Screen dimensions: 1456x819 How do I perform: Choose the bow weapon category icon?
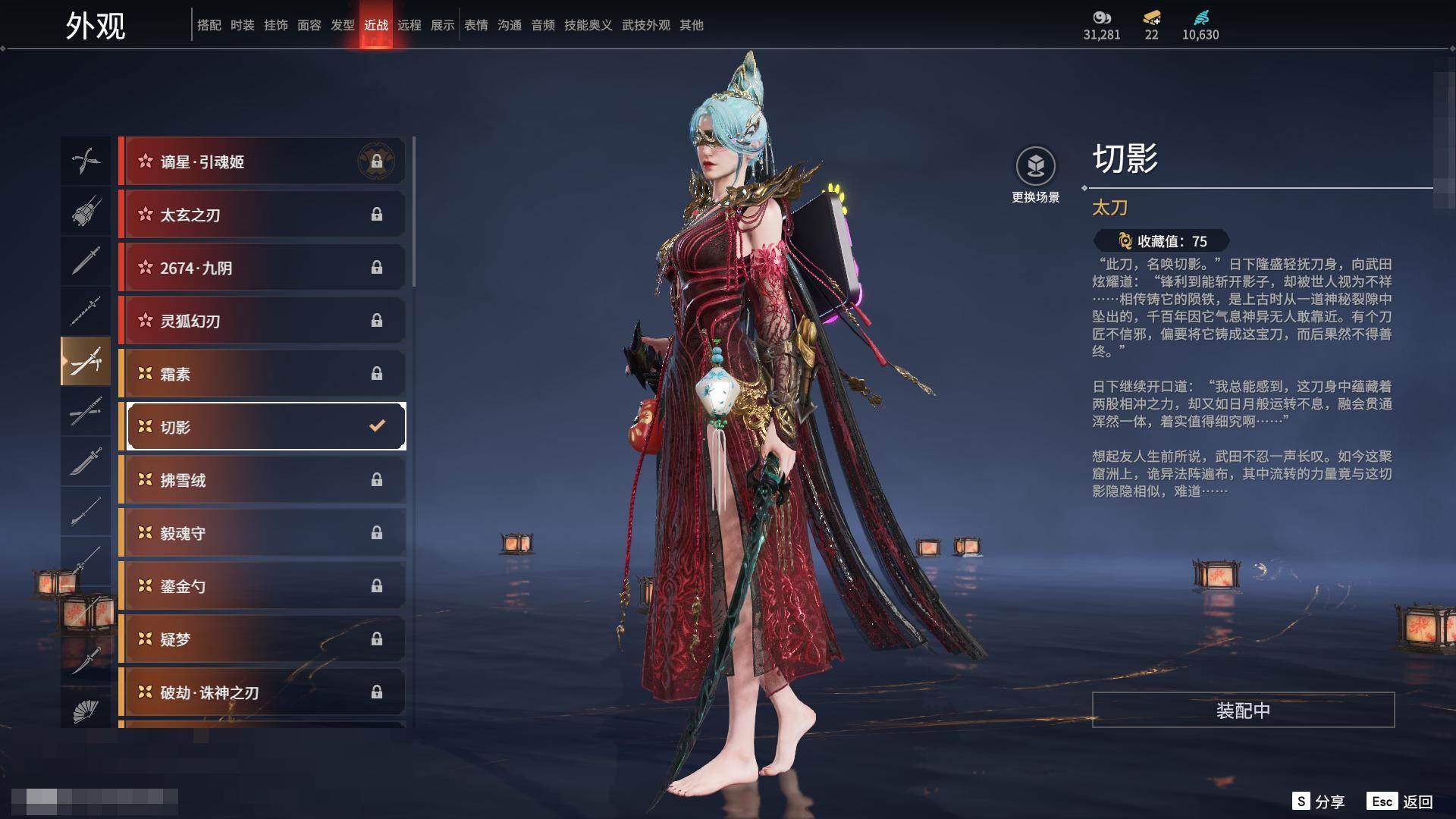click(x=86, y=161)
